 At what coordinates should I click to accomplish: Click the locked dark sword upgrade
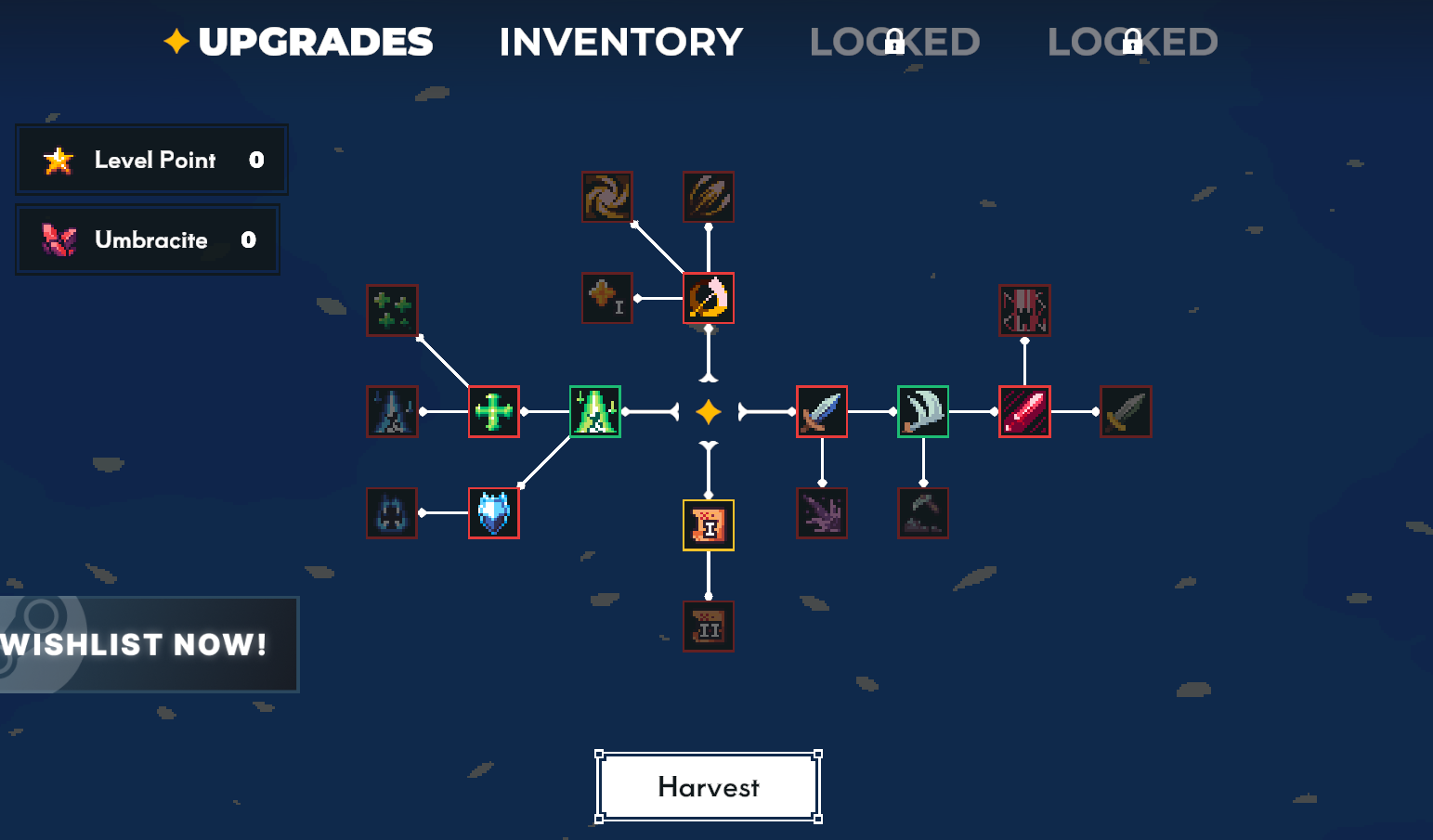click(1126, 411)
